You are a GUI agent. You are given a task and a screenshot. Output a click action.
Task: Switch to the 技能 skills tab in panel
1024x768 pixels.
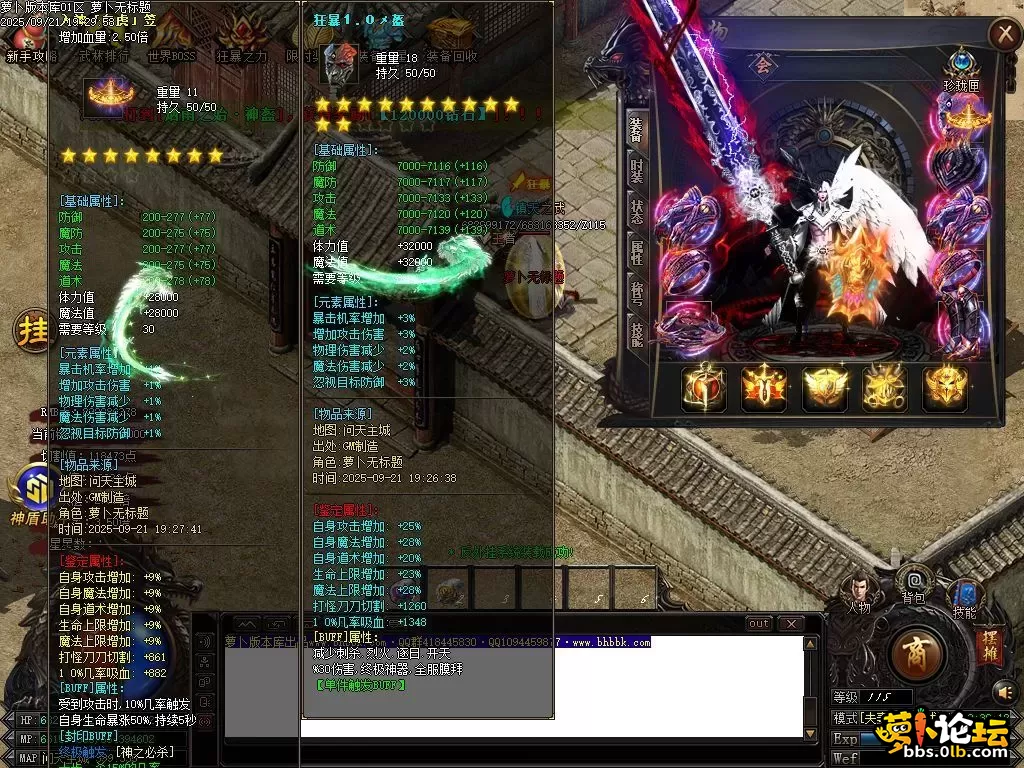pyautogui.click(x=636, y=334)
